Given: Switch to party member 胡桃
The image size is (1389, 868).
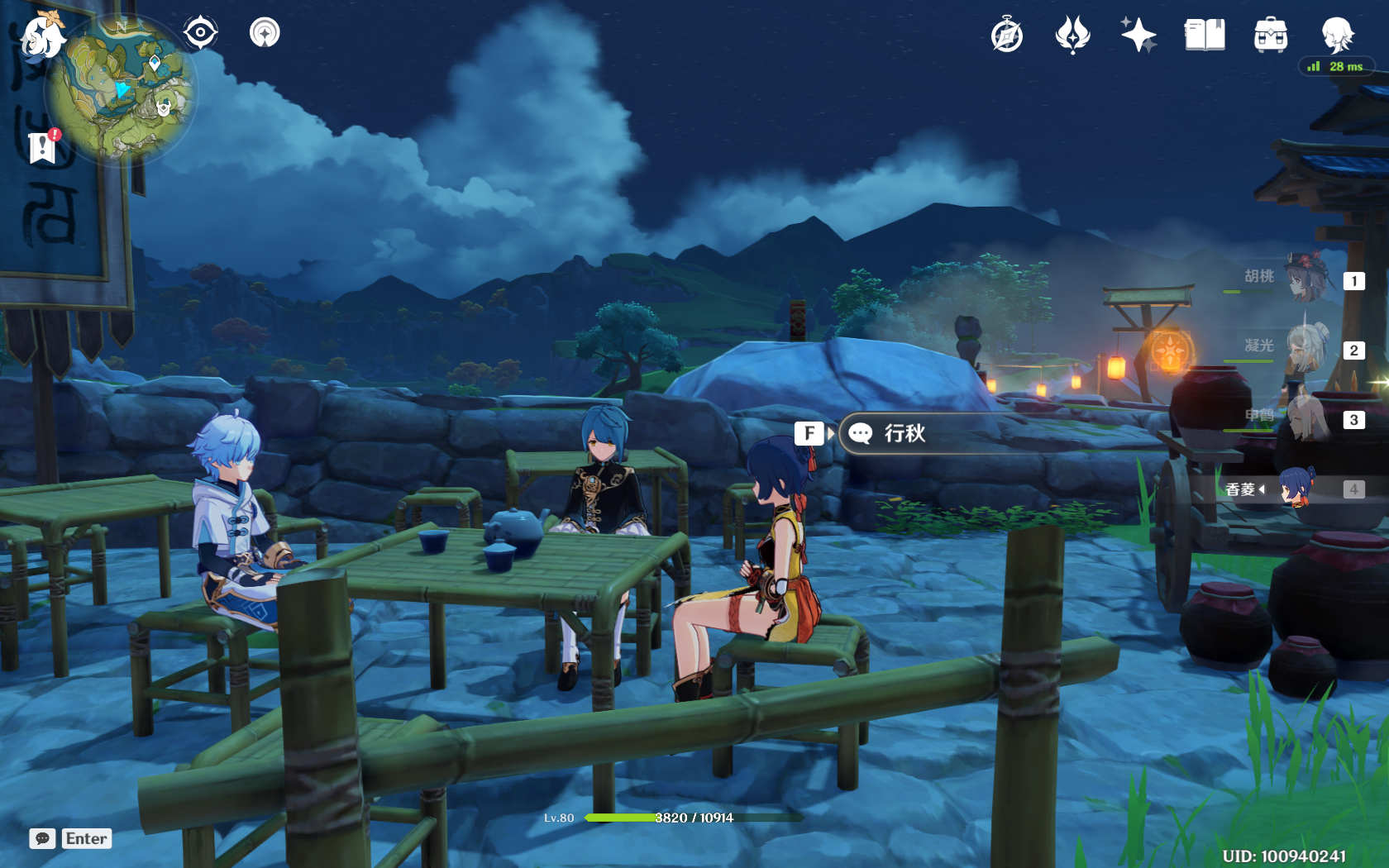Looking at the screenshot, I should [x=1306, y=279].
